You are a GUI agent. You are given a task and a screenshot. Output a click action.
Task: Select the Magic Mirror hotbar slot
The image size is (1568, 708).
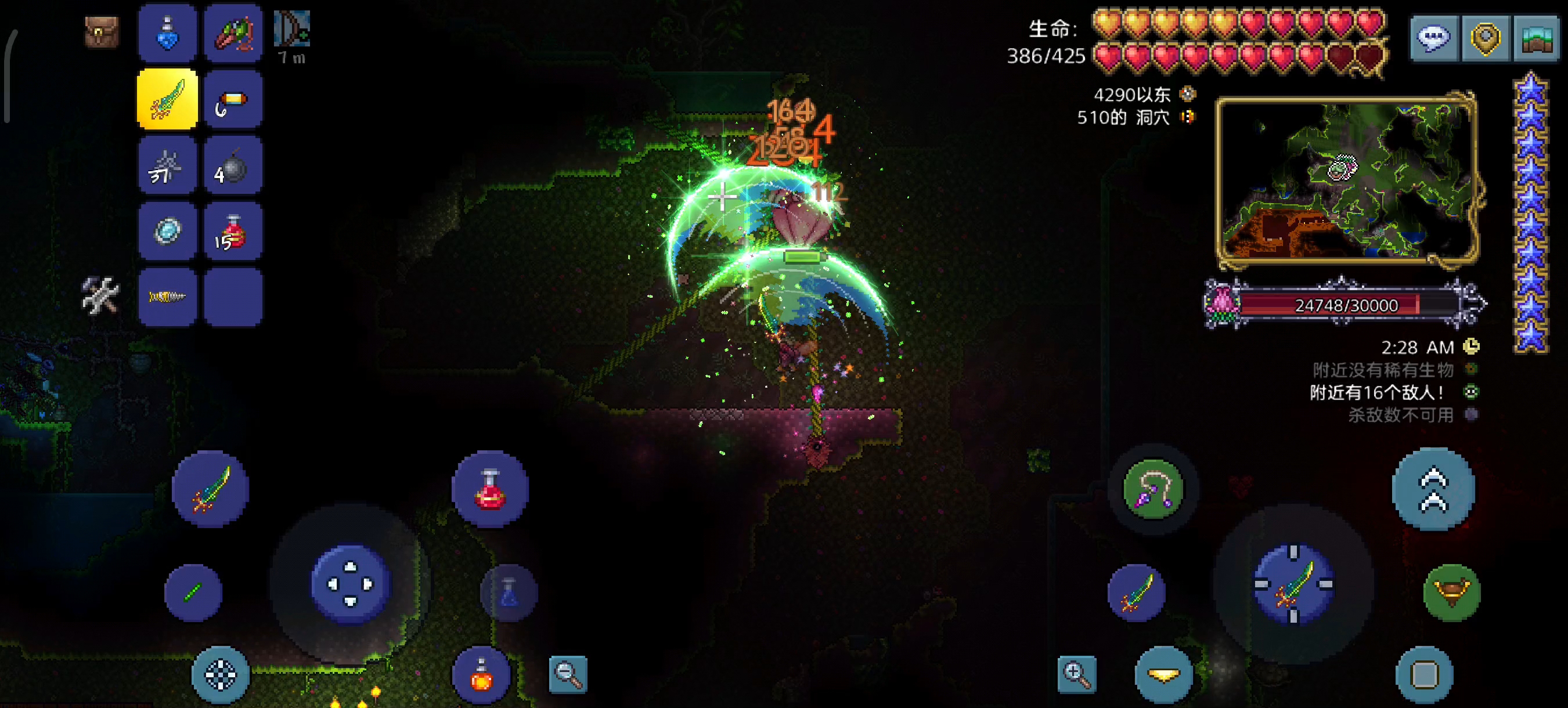click(x=167, y=231)
